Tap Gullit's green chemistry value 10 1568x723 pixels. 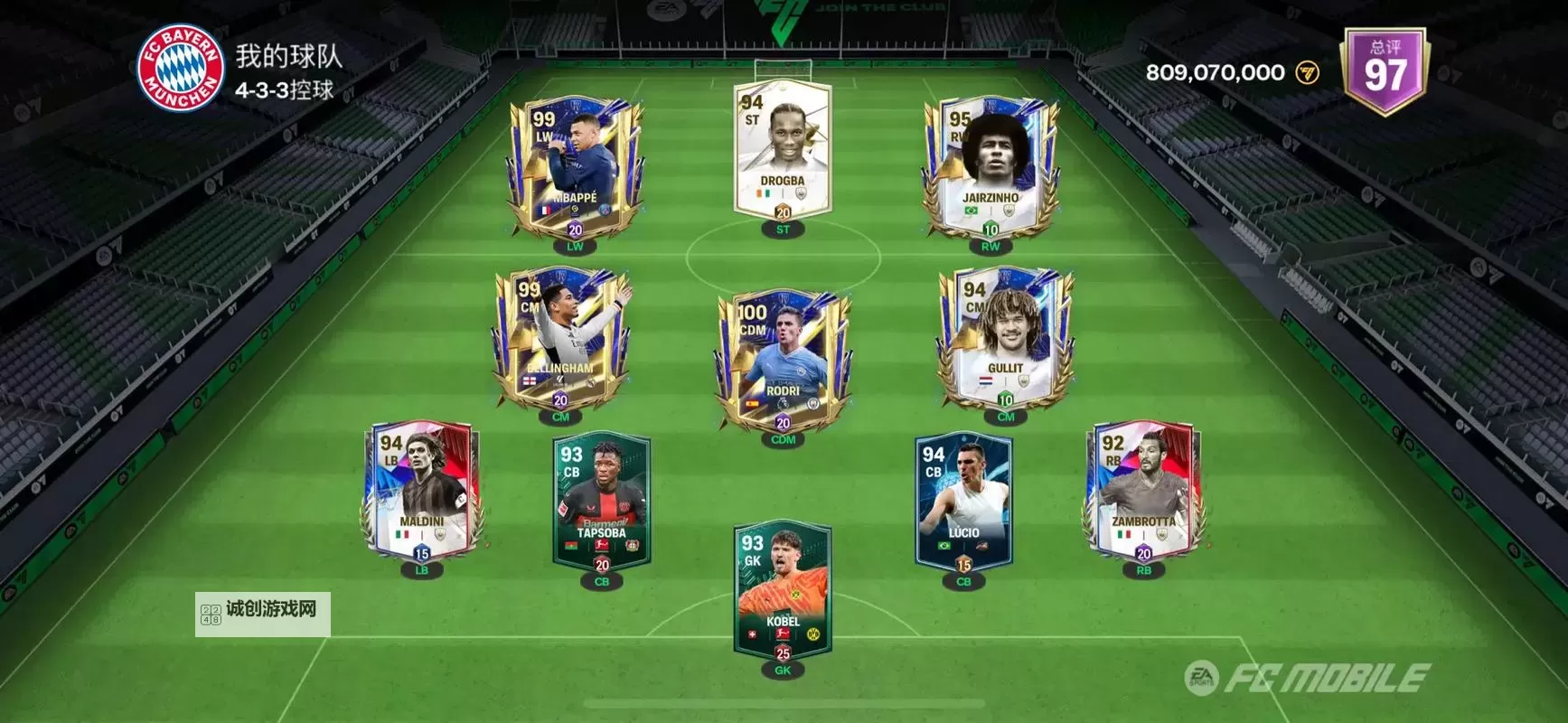click(x=1004, y=400)
